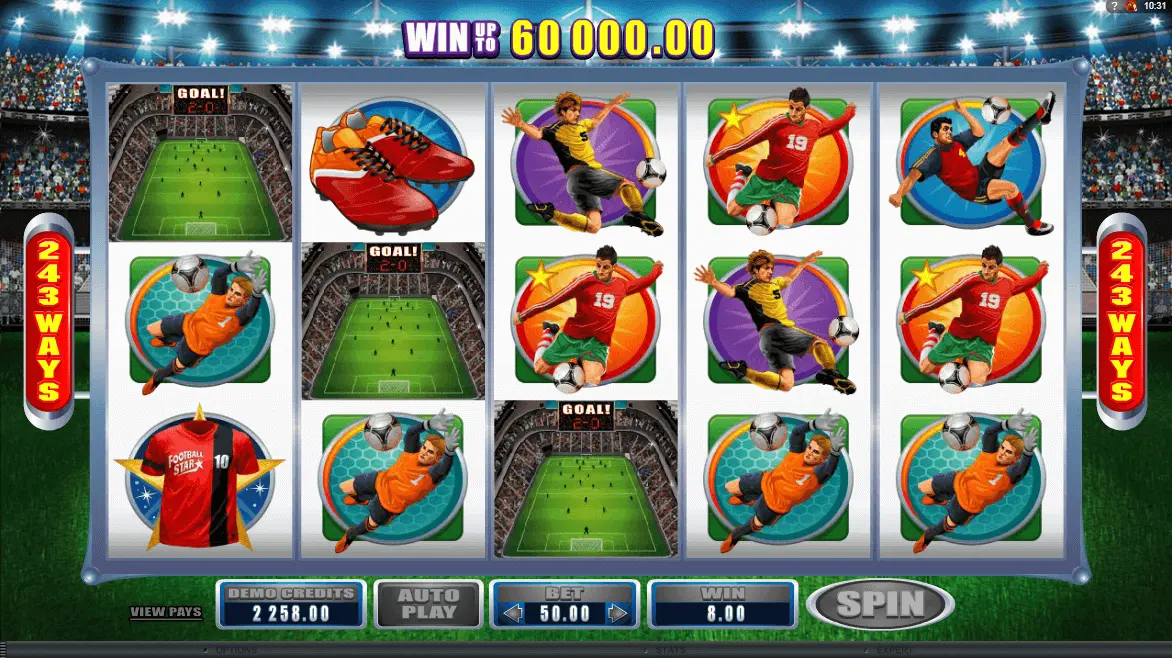Turn on Auto Play
The height and width of the screenshot is (658, 1172).
click(x=429, y=603)
